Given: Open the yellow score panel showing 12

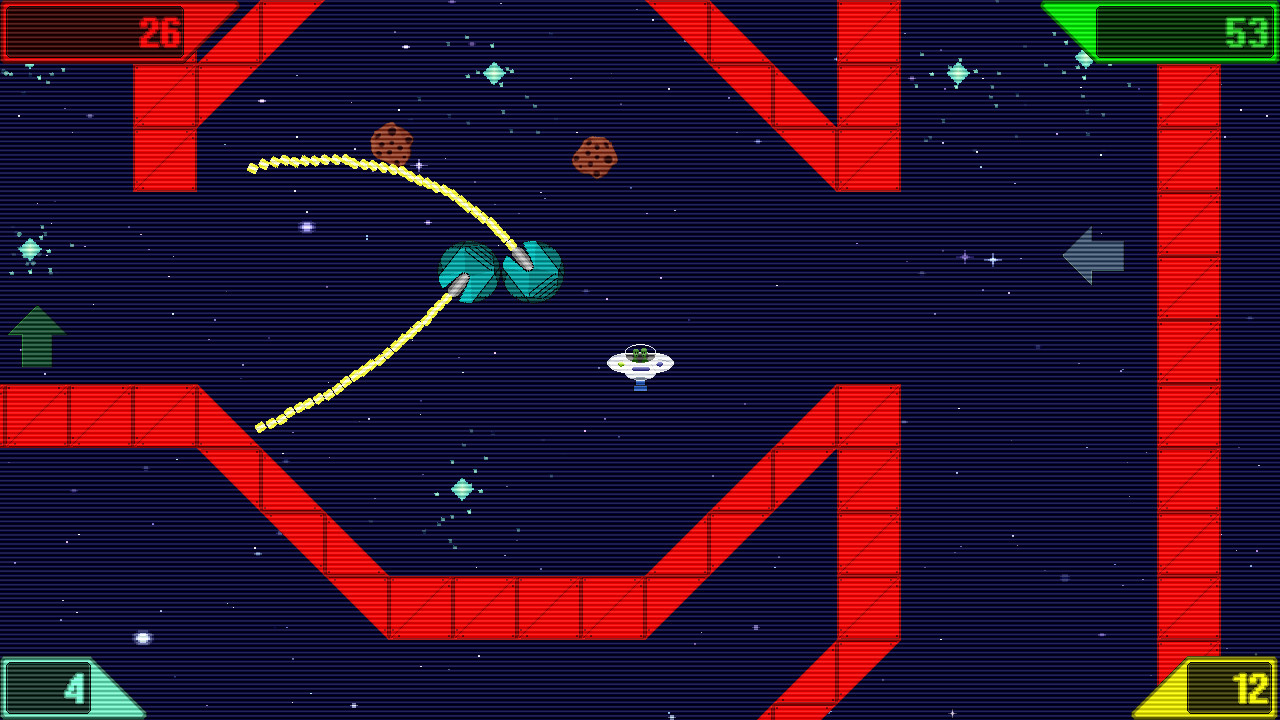Looking at the screenshot, I should tap(1228, 688).
